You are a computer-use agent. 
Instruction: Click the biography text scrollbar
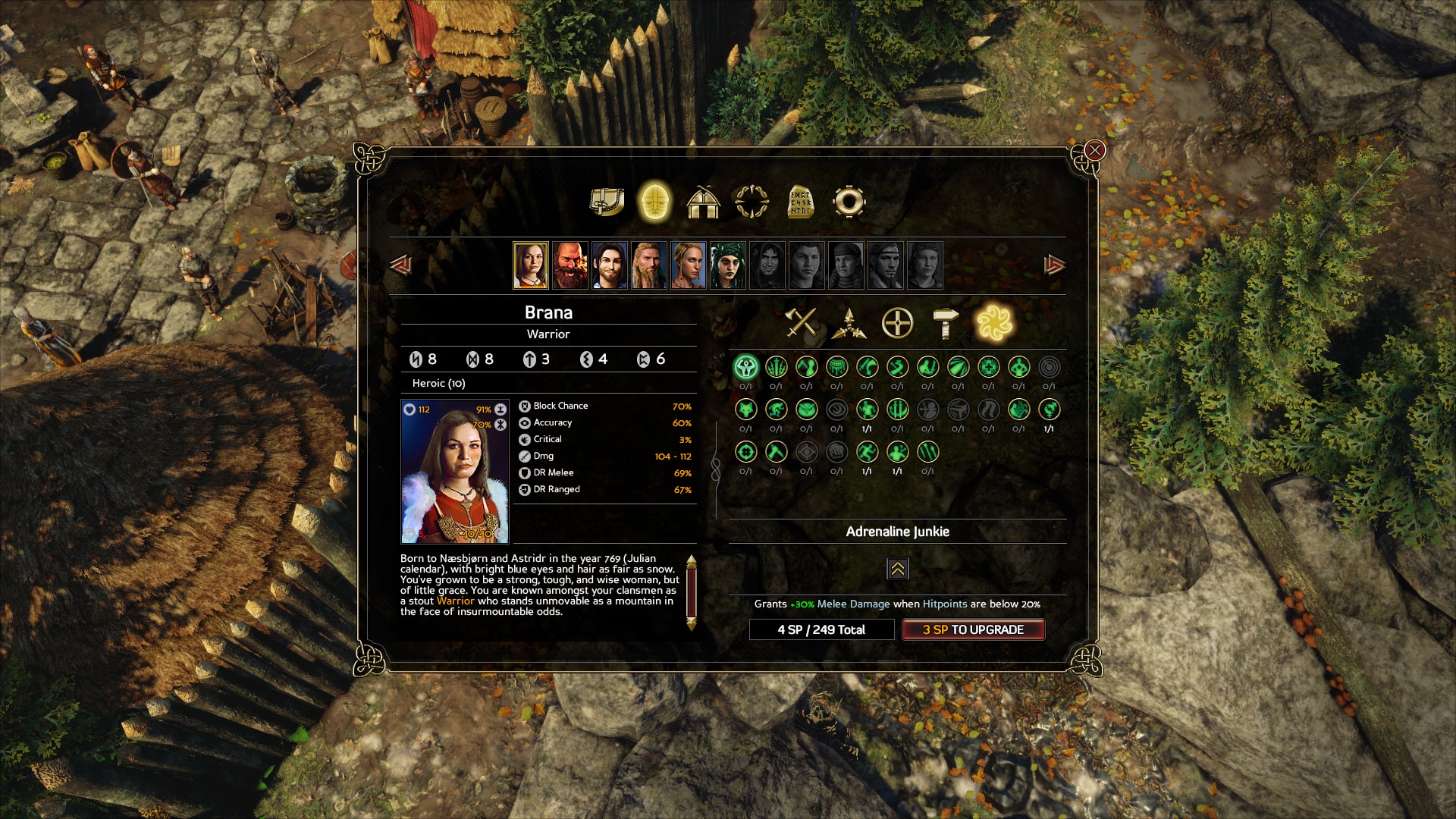(691, 592)
